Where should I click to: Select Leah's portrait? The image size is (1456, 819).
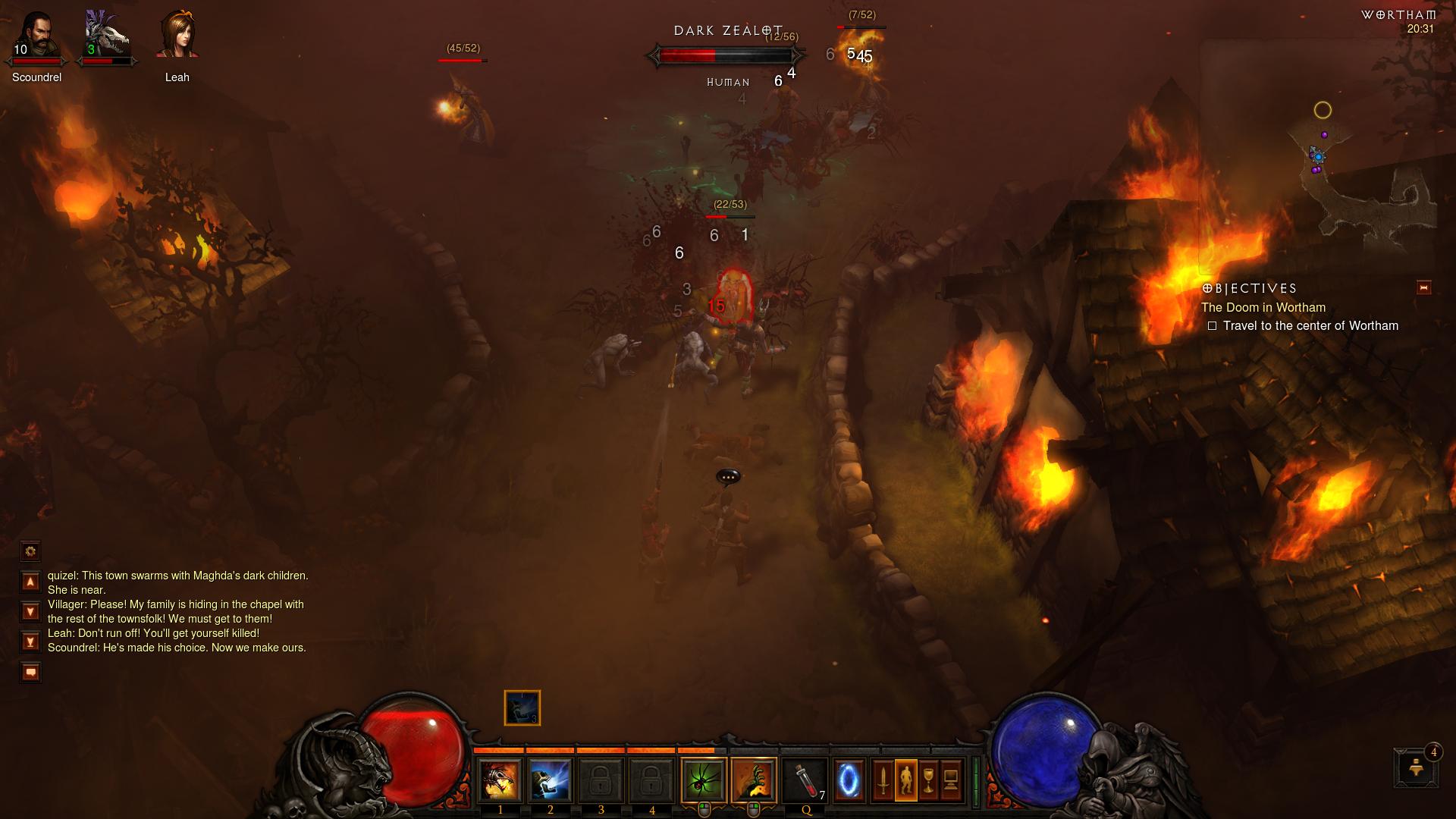pyautogui.click(x=177, y=36)
